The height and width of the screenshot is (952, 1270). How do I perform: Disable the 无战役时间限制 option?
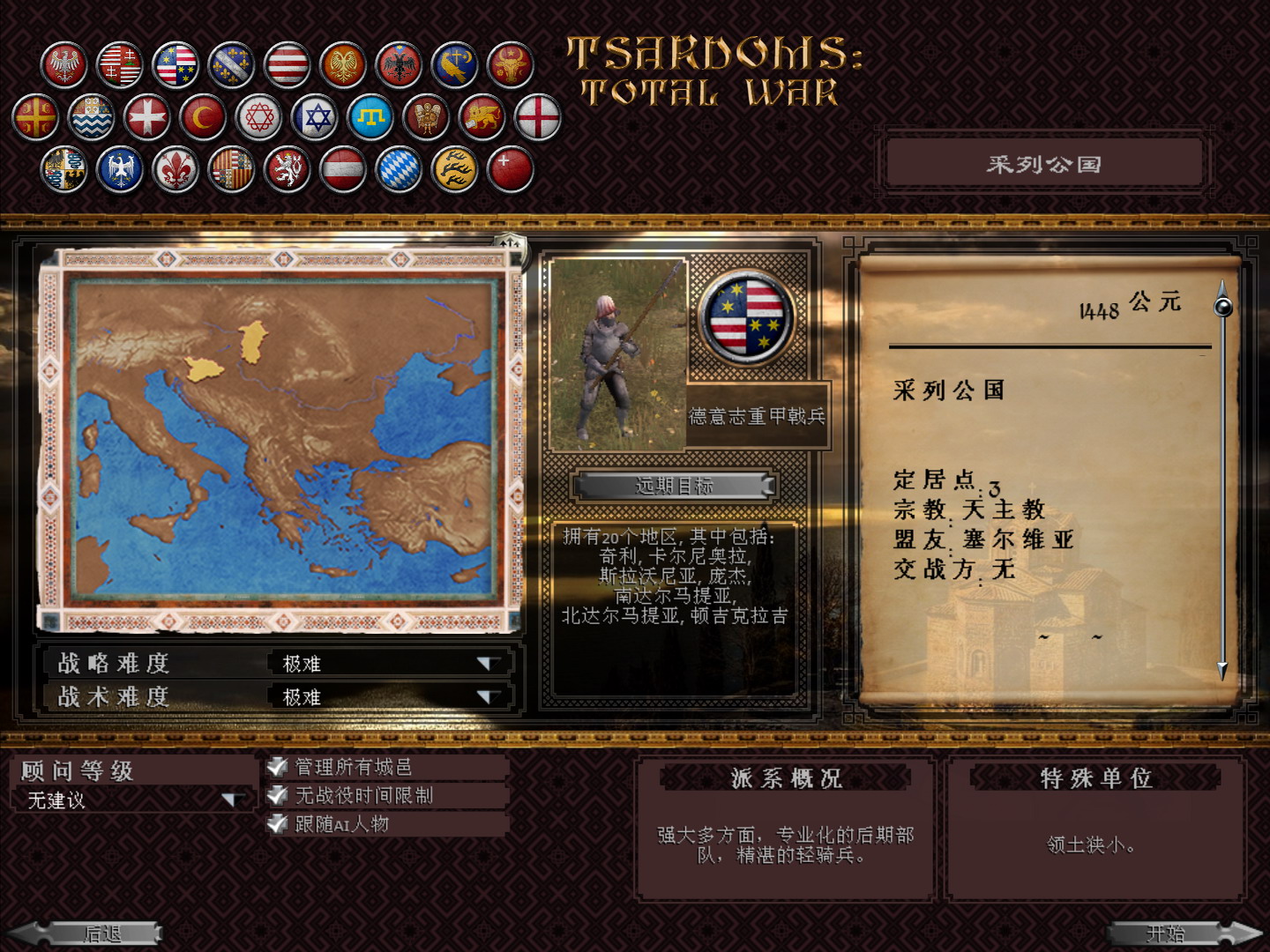[x=277, y=796]
